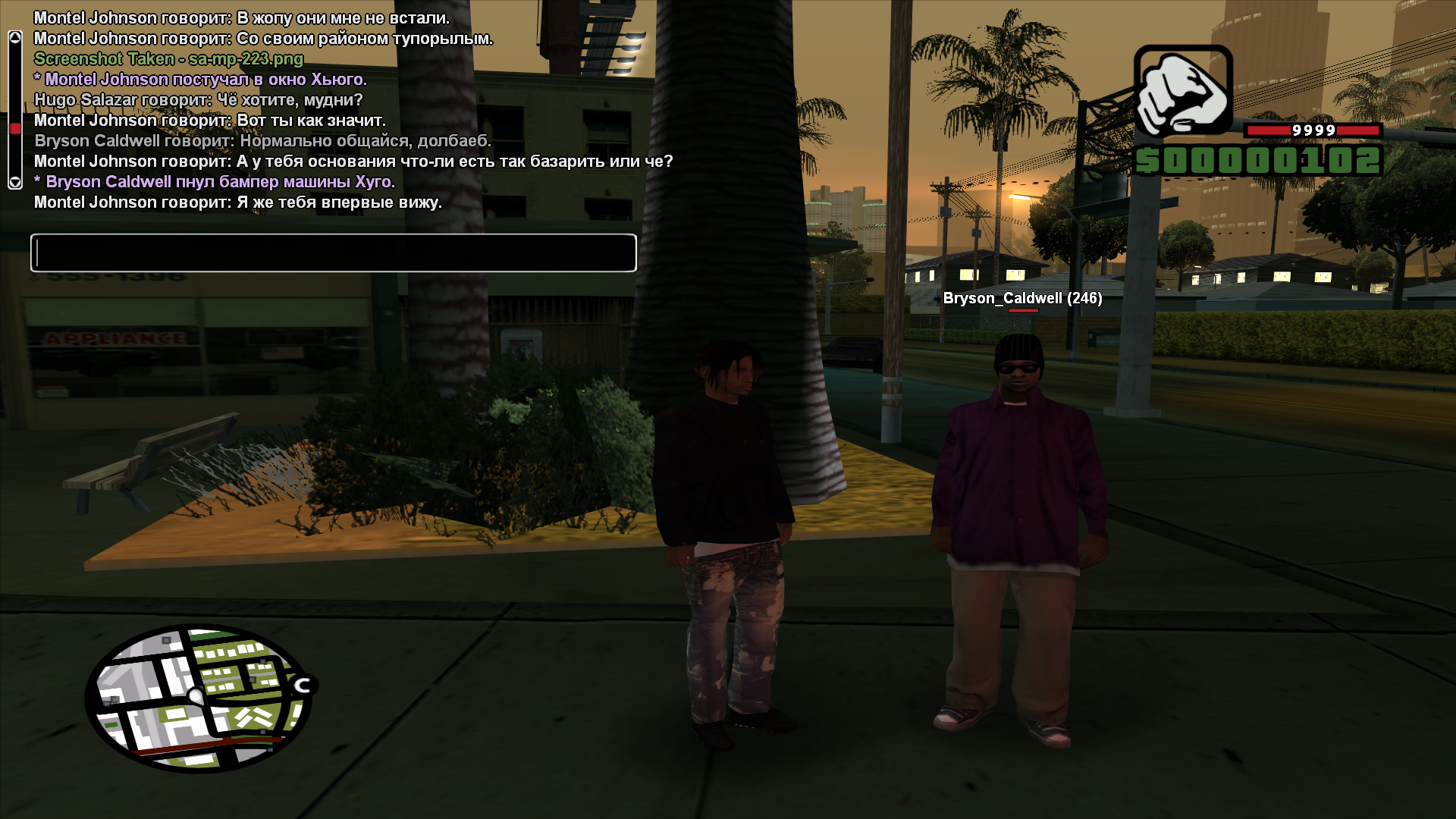Screen dimensions: 1456x819
Task: Select the fist weapon icon
Action: [1183, 91]
